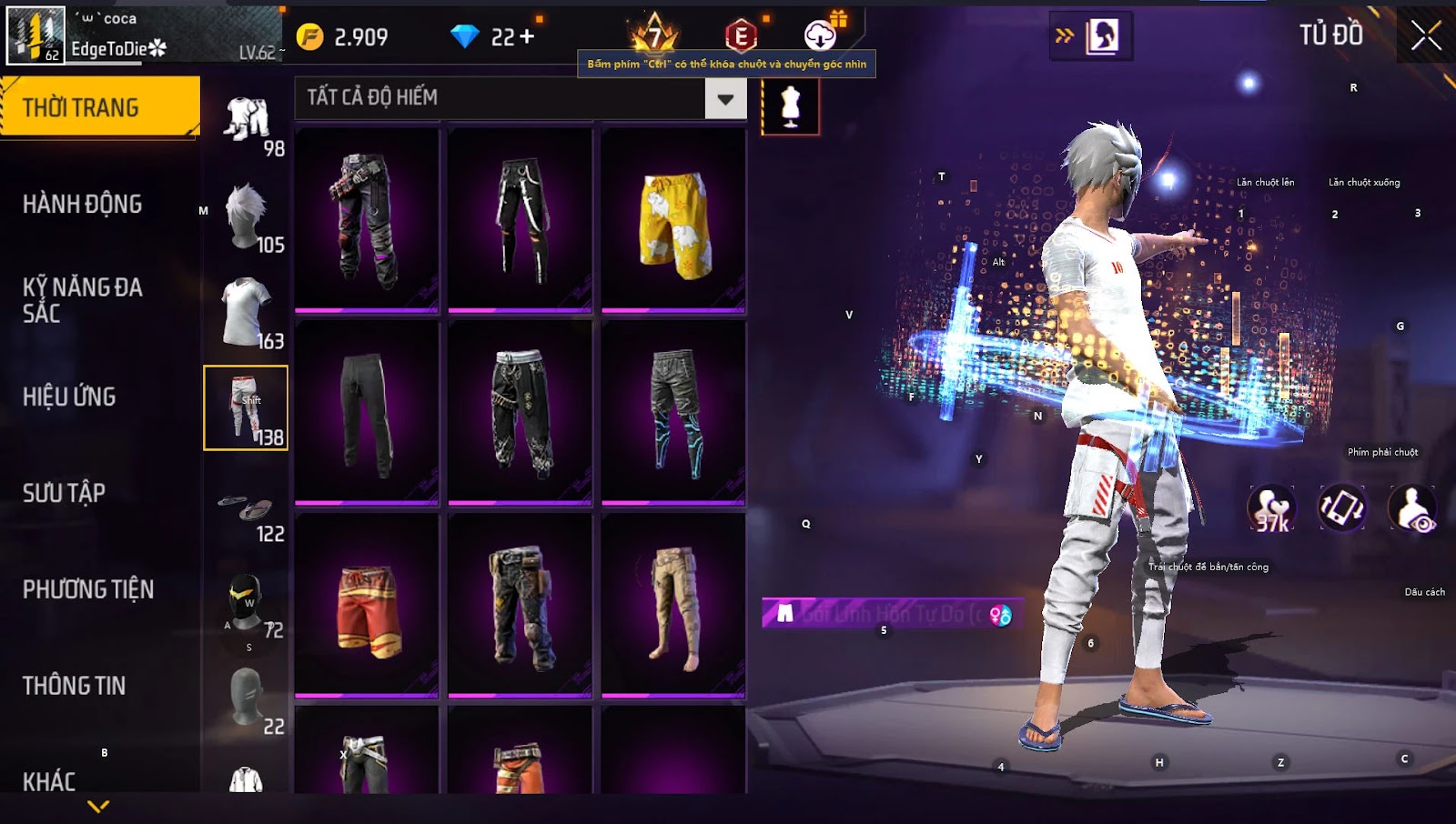Switch to the sandals footwear category

(246, 509)
